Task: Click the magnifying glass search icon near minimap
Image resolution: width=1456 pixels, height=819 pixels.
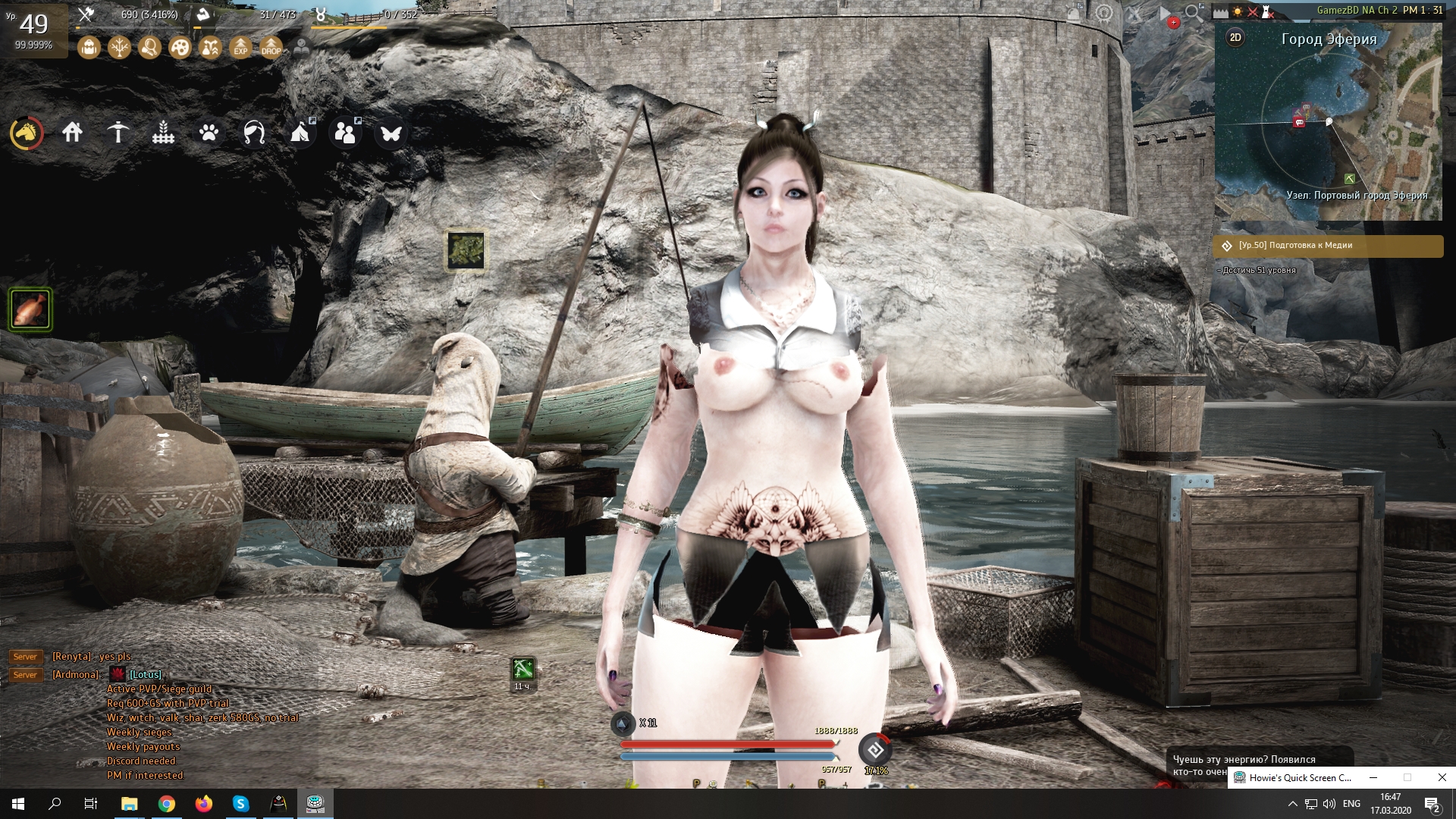Action: pyautogui.click(x=1194, y=13)
